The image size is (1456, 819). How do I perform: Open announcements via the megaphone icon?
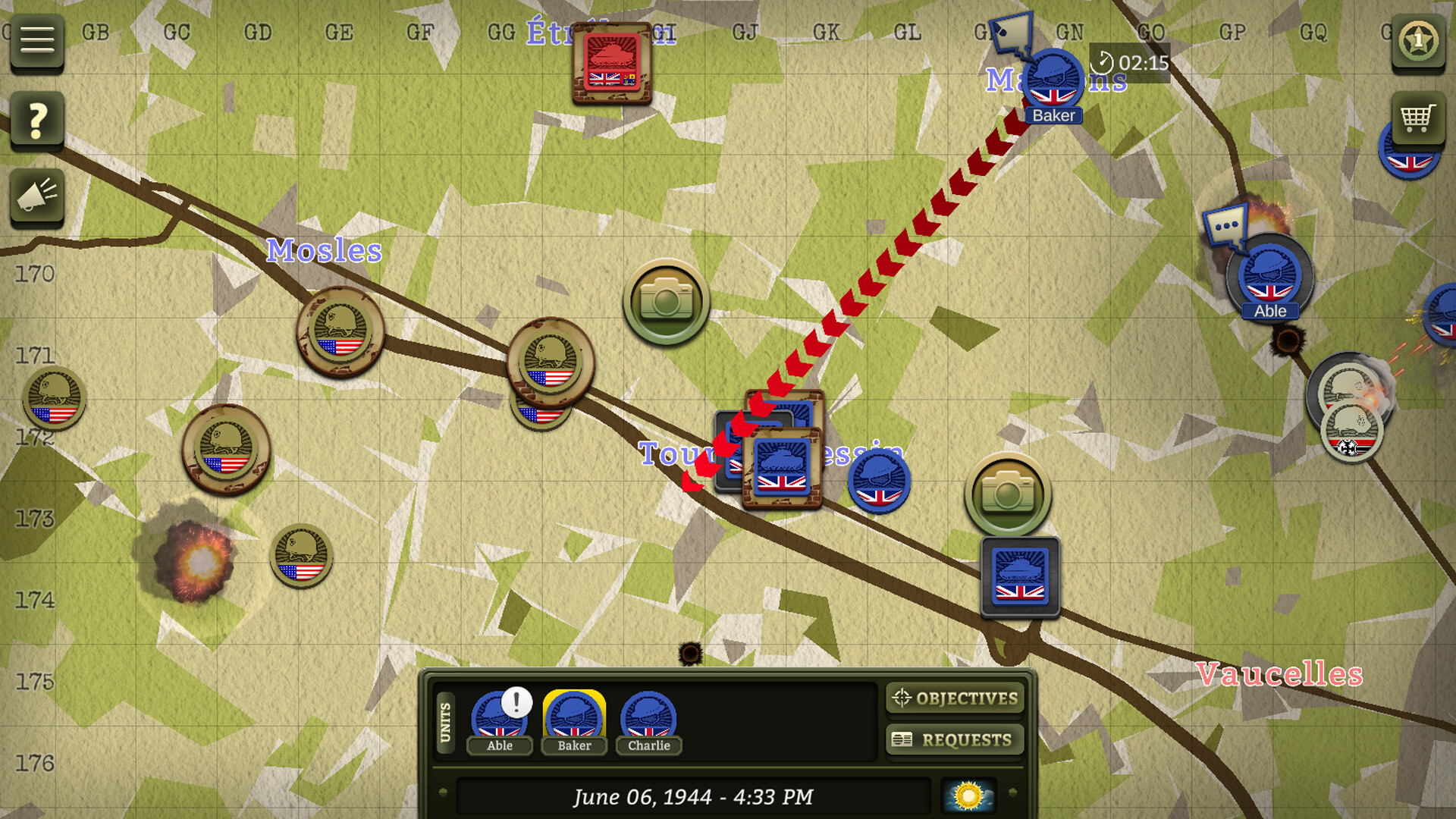coord(36,199)
